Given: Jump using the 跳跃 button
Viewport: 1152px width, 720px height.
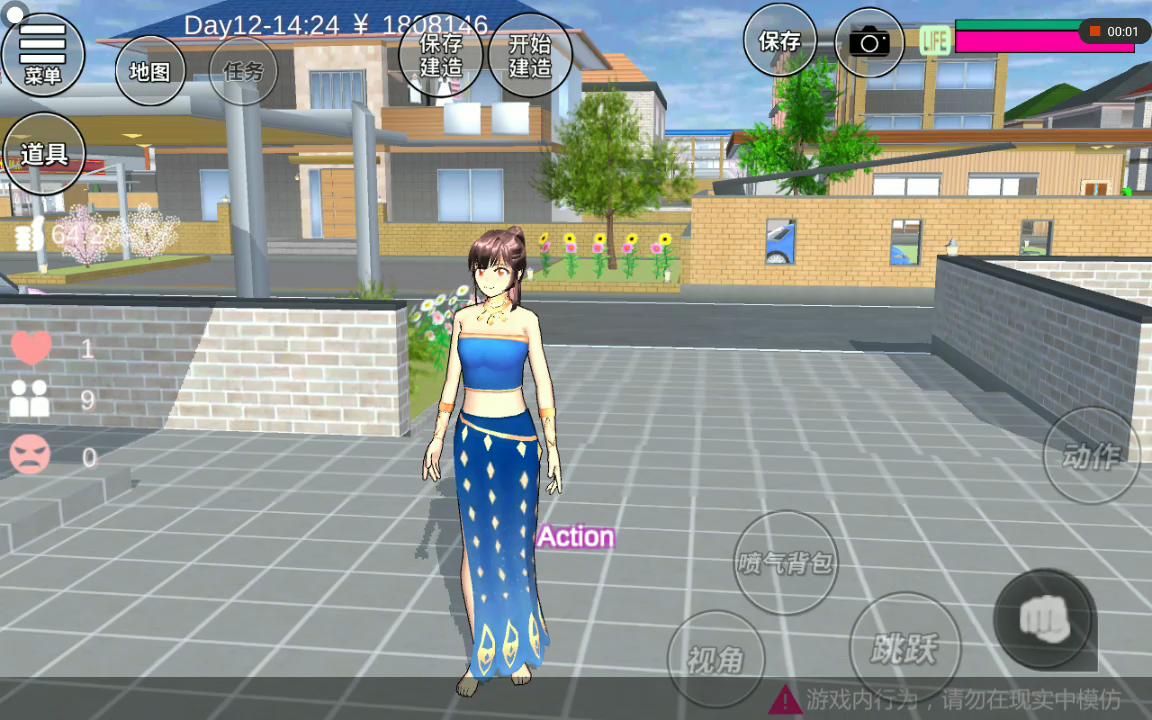Looking at the screenshot, I should 904,648.
